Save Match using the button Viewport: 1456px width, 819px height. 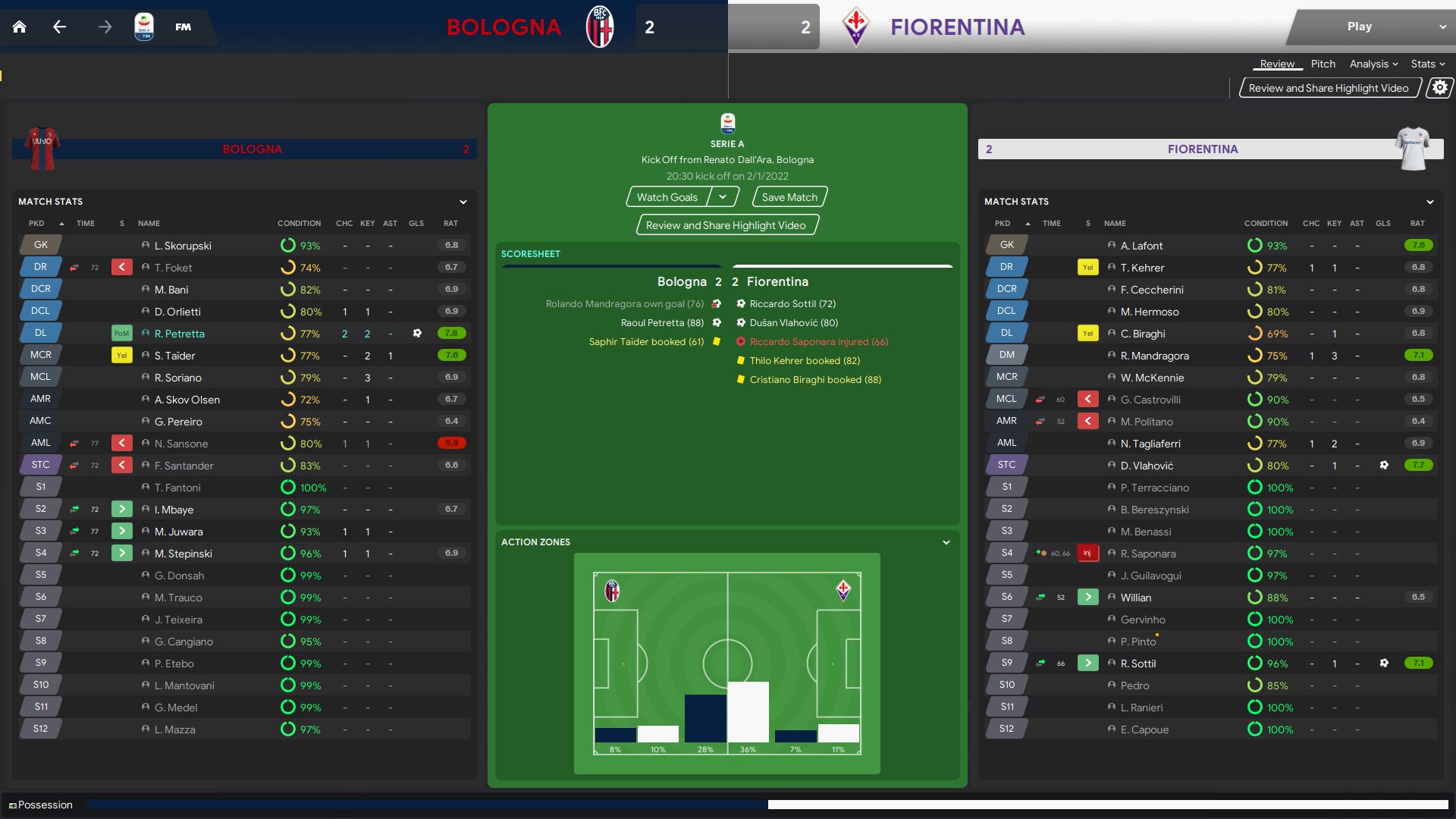click(x=789, y=197)
